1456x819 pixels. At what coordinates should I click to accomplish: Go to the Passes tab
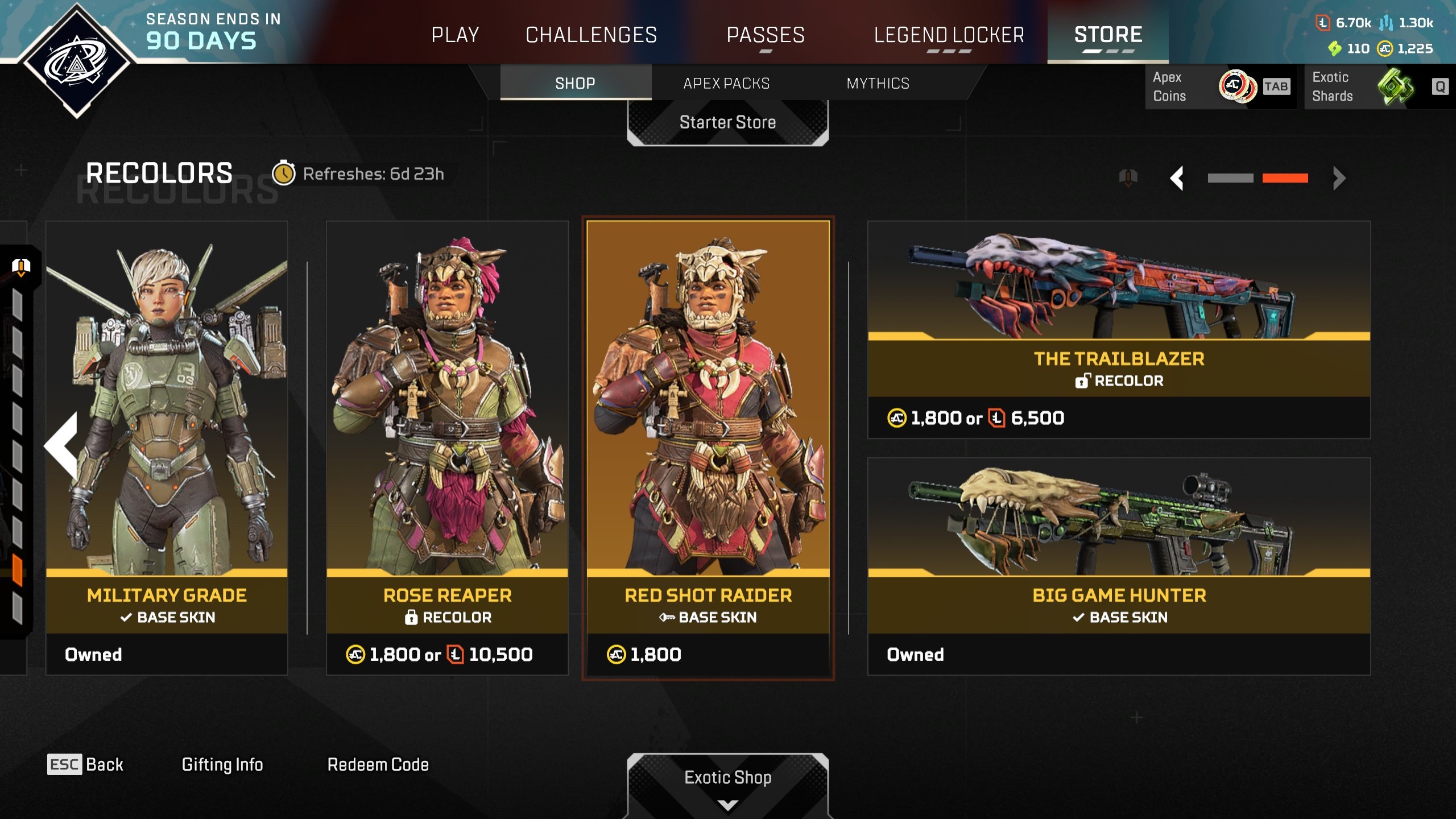[766, 35]
